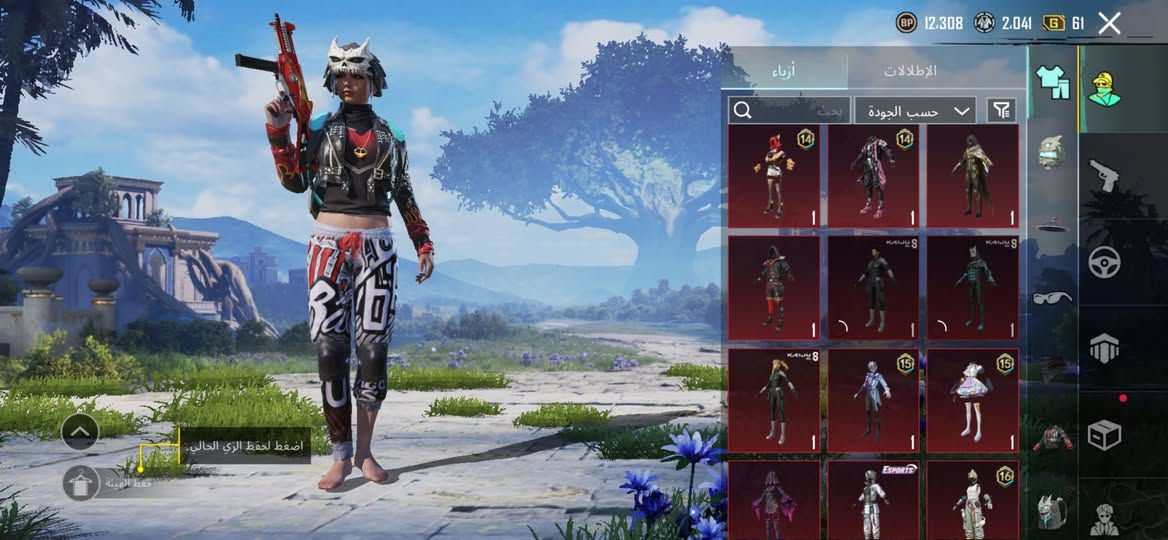Select the Esports white suit outfit

tap(872, 500)
